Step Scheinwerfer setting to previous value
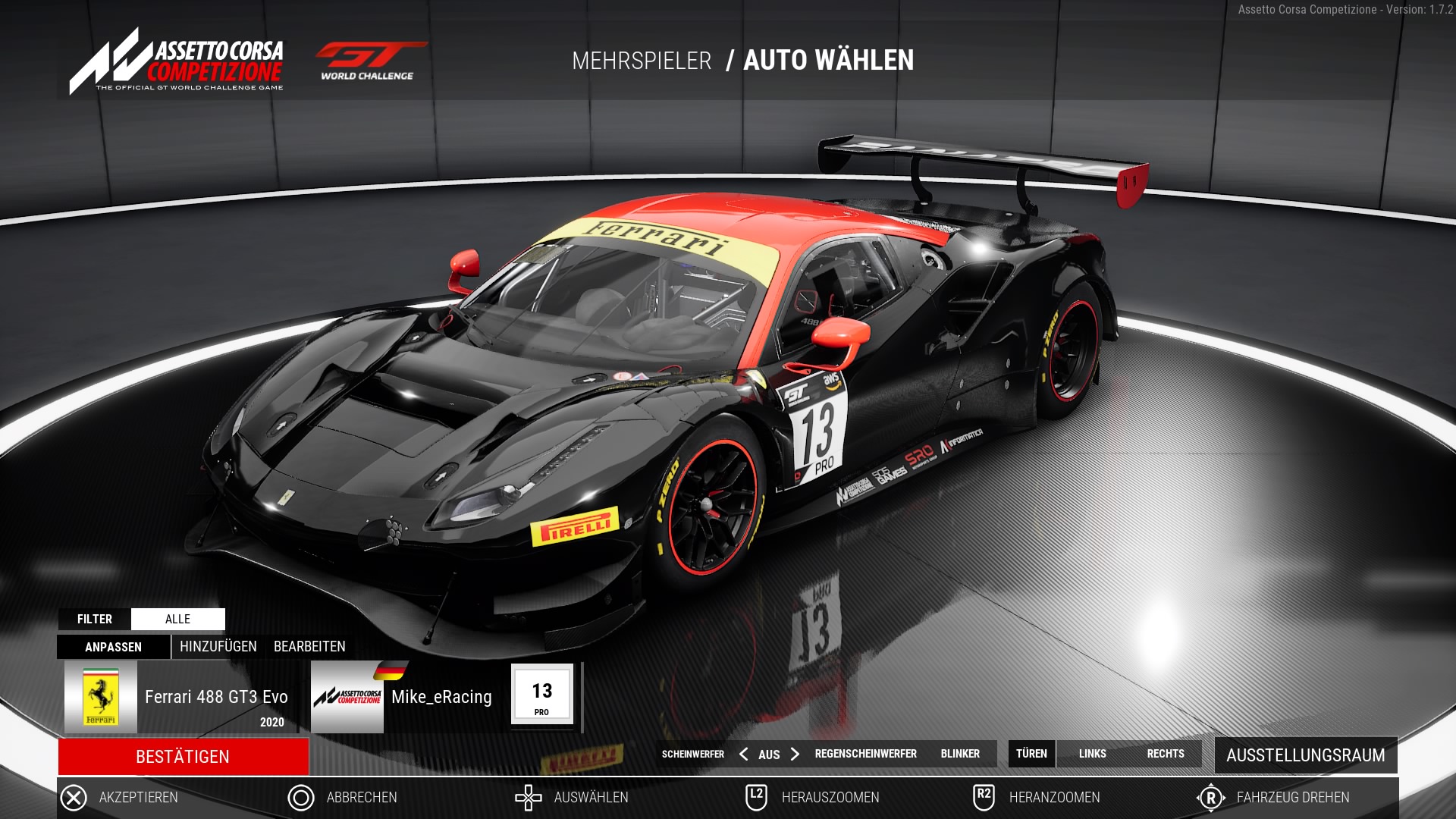Viewport: 1456px width, 819px height. (743, 754)
